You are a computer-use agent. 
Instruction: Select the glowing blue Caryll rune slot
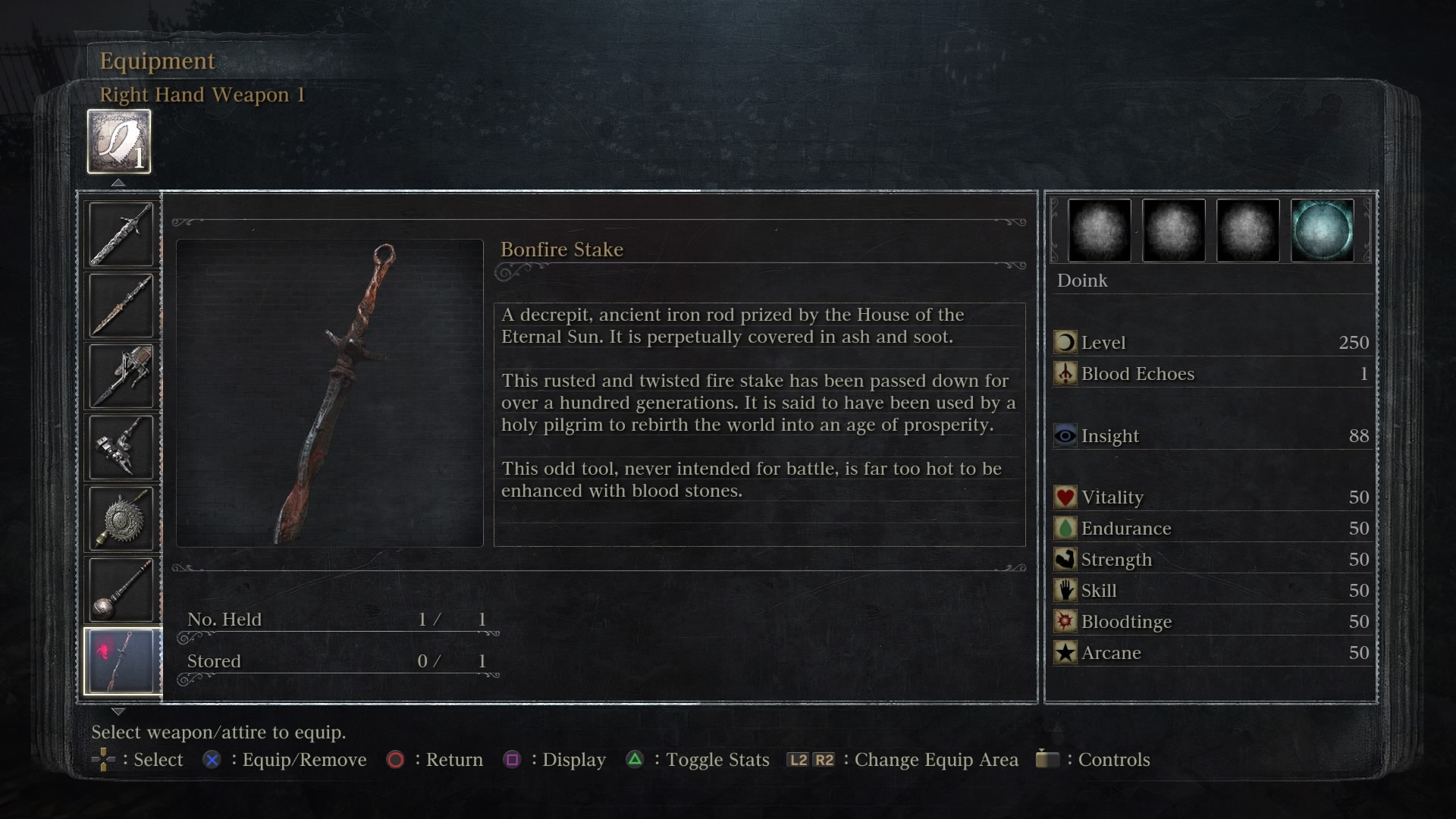click(x=1322, y=231)
